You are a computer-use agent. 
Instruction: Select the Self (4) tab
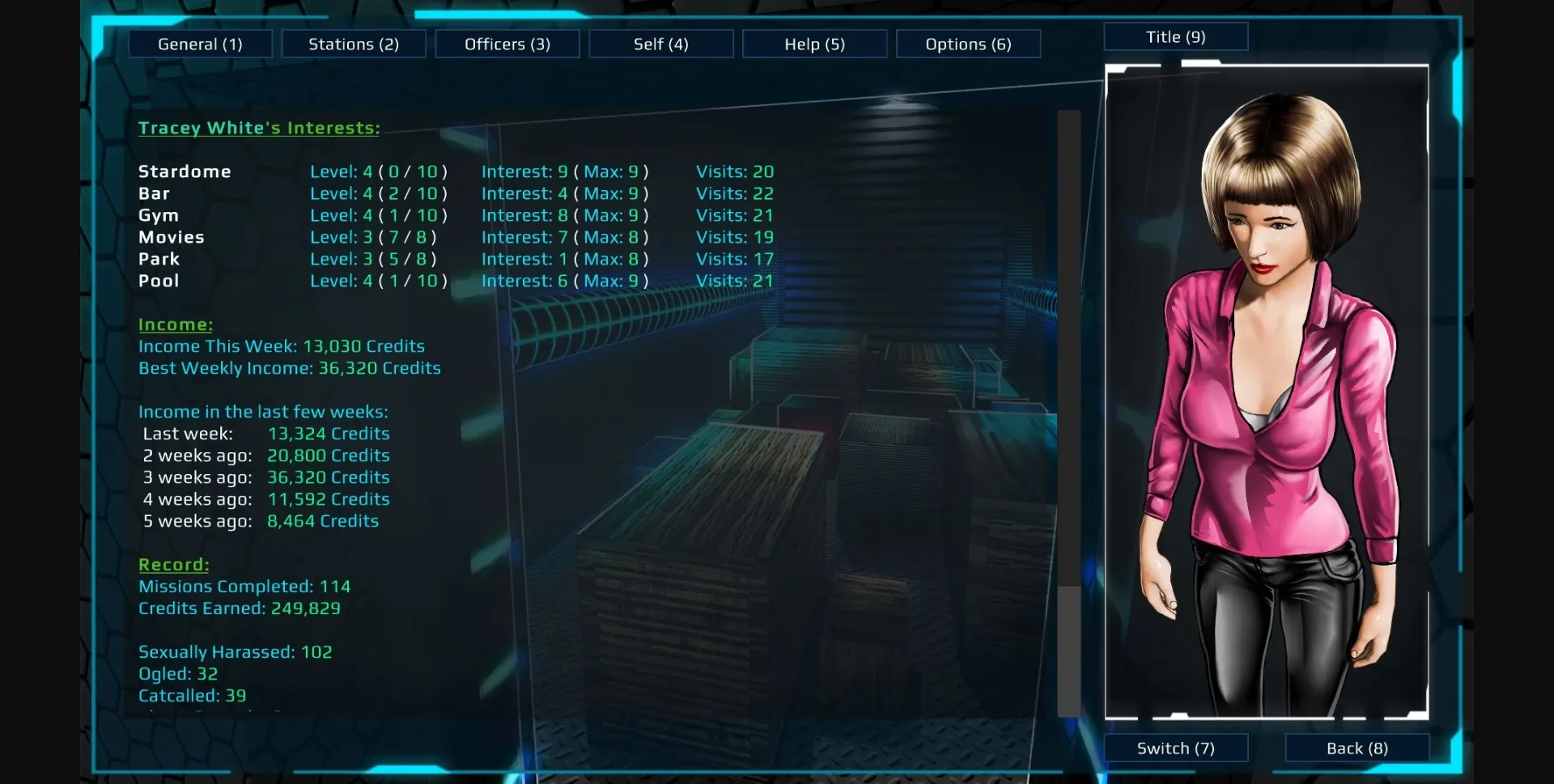[x=660, y=44]
